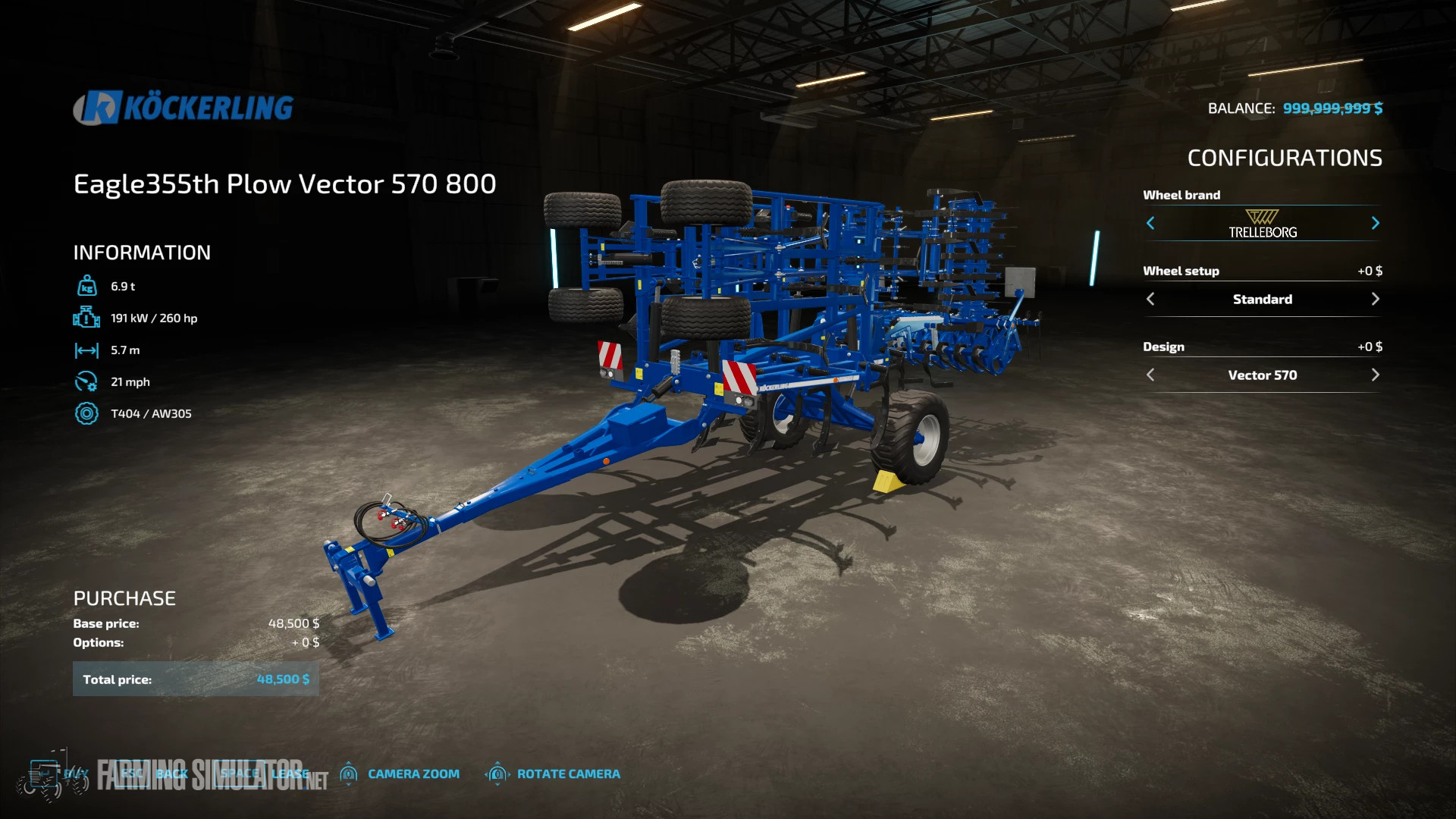Advance Wheel setup past Standard
Viewport: 1456px width, 819px height.
pos(1376,299)
